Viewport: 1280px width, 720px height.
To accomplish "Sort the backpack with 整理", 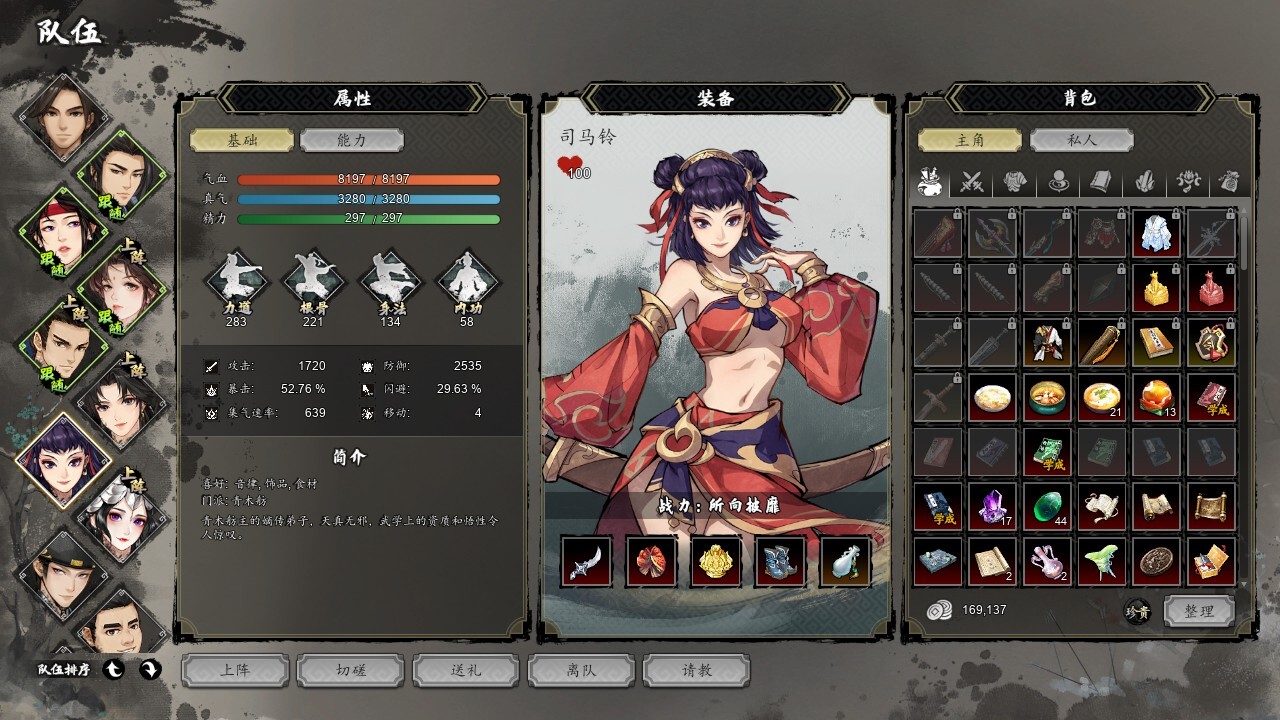I will pos(1198,611).
